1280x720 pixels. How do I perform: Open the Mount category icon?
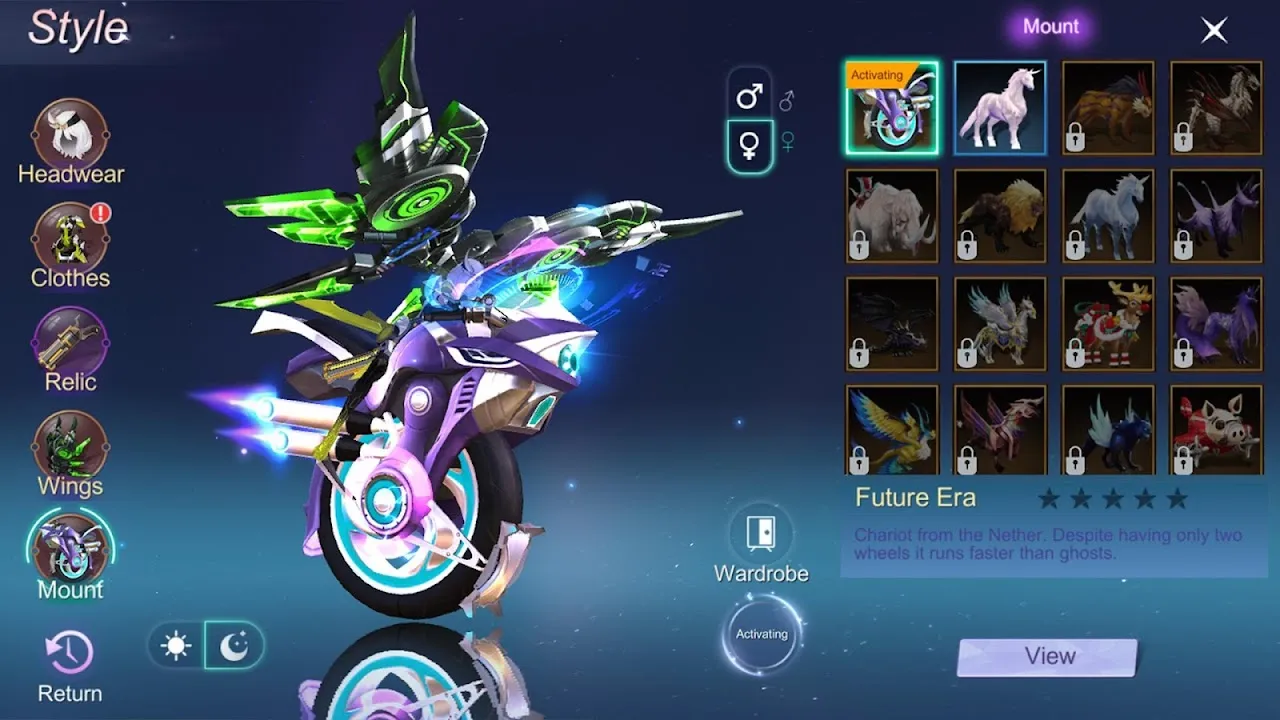[70, 550]
